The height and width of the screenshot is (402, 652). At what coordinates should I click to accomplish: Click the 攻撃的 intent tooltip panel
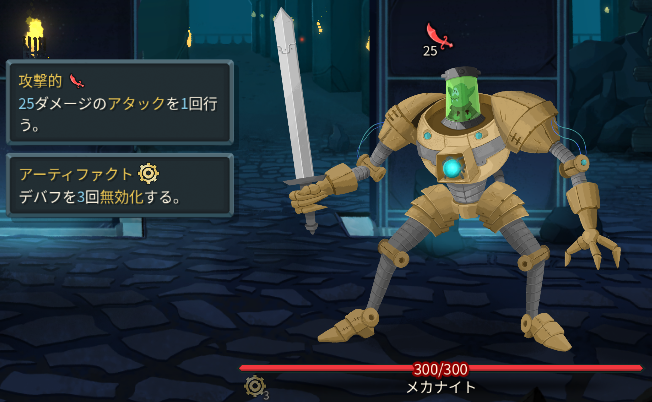pyautogui.click(x=119, y=101)
